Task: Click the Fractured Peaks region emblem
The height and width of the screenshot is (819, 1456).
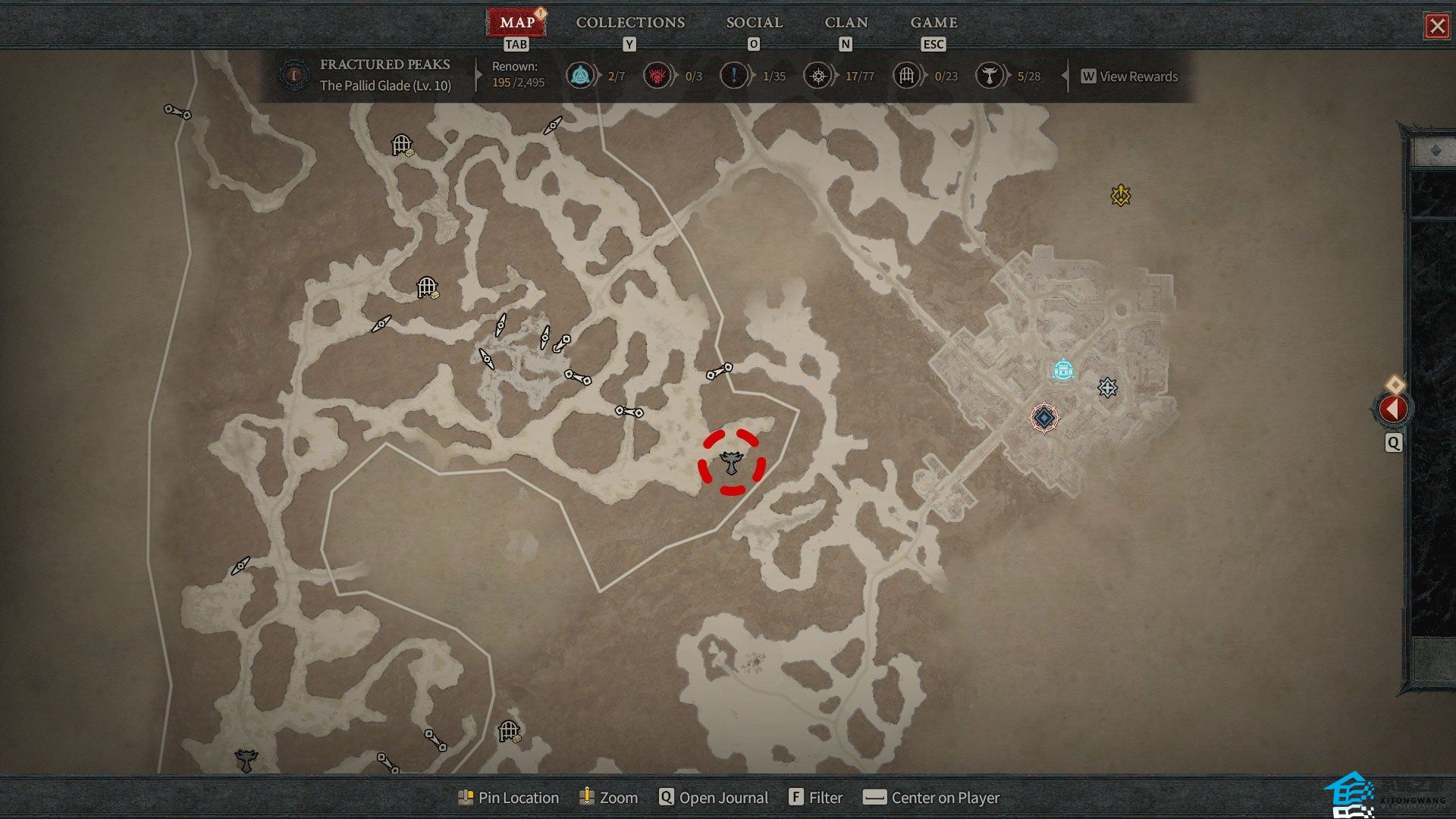Action: coord(293,75)
